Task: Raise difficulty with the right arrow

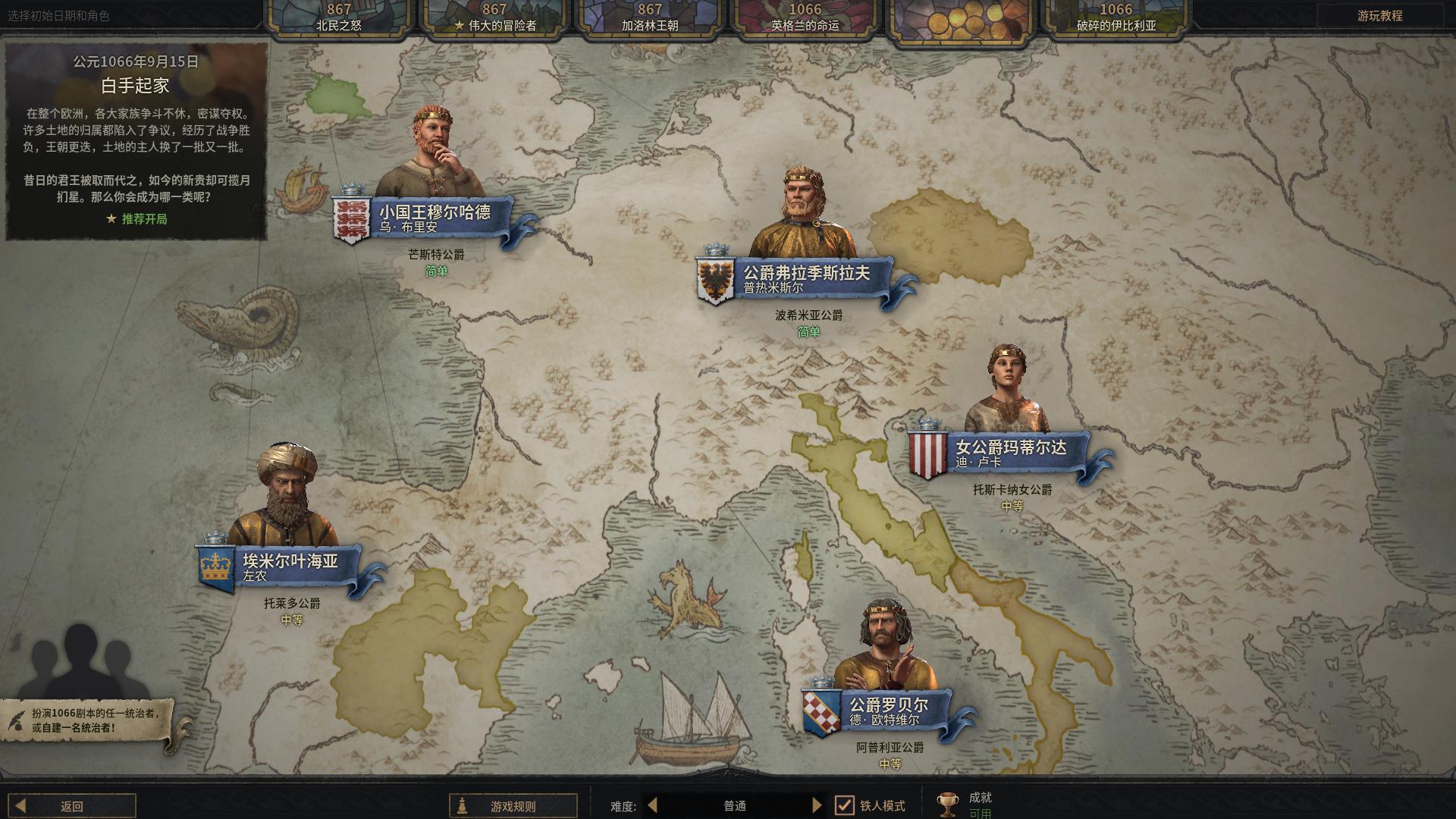Action: click(x=817, y=805)
